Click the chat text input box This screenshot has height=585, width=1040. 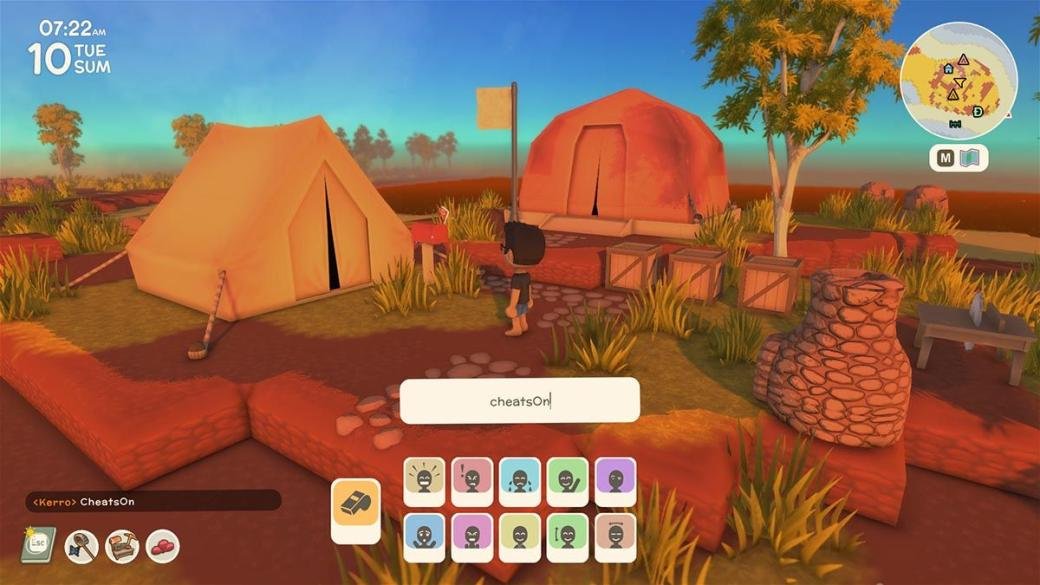point(519,400)
